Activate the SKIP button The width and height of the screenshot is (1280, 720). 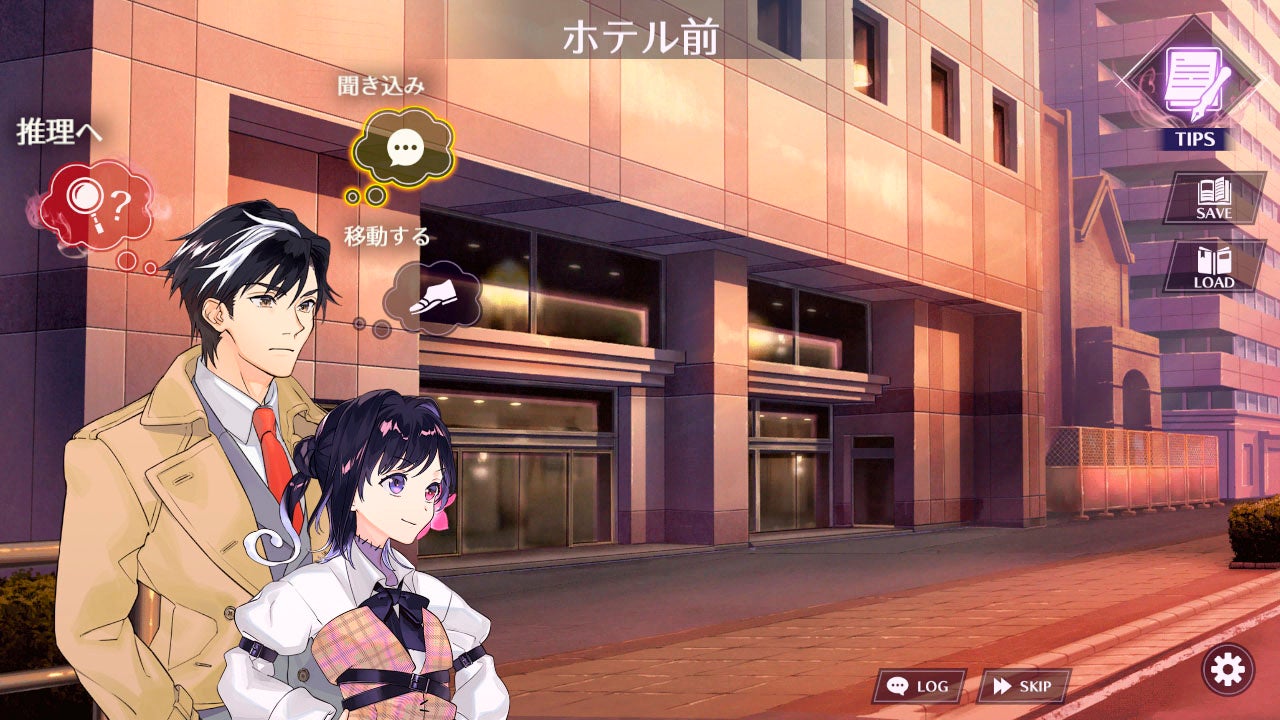1023,686
